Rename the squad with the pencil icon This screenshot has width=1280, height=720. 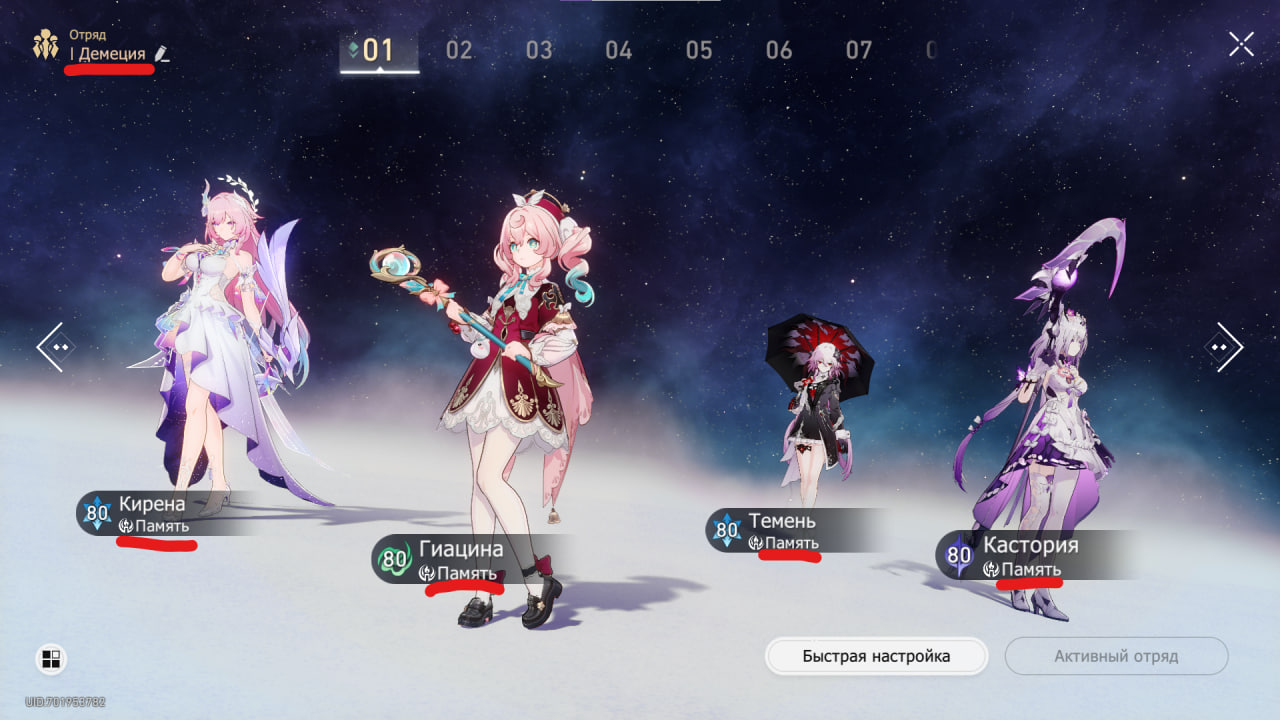tap(163, 54)
